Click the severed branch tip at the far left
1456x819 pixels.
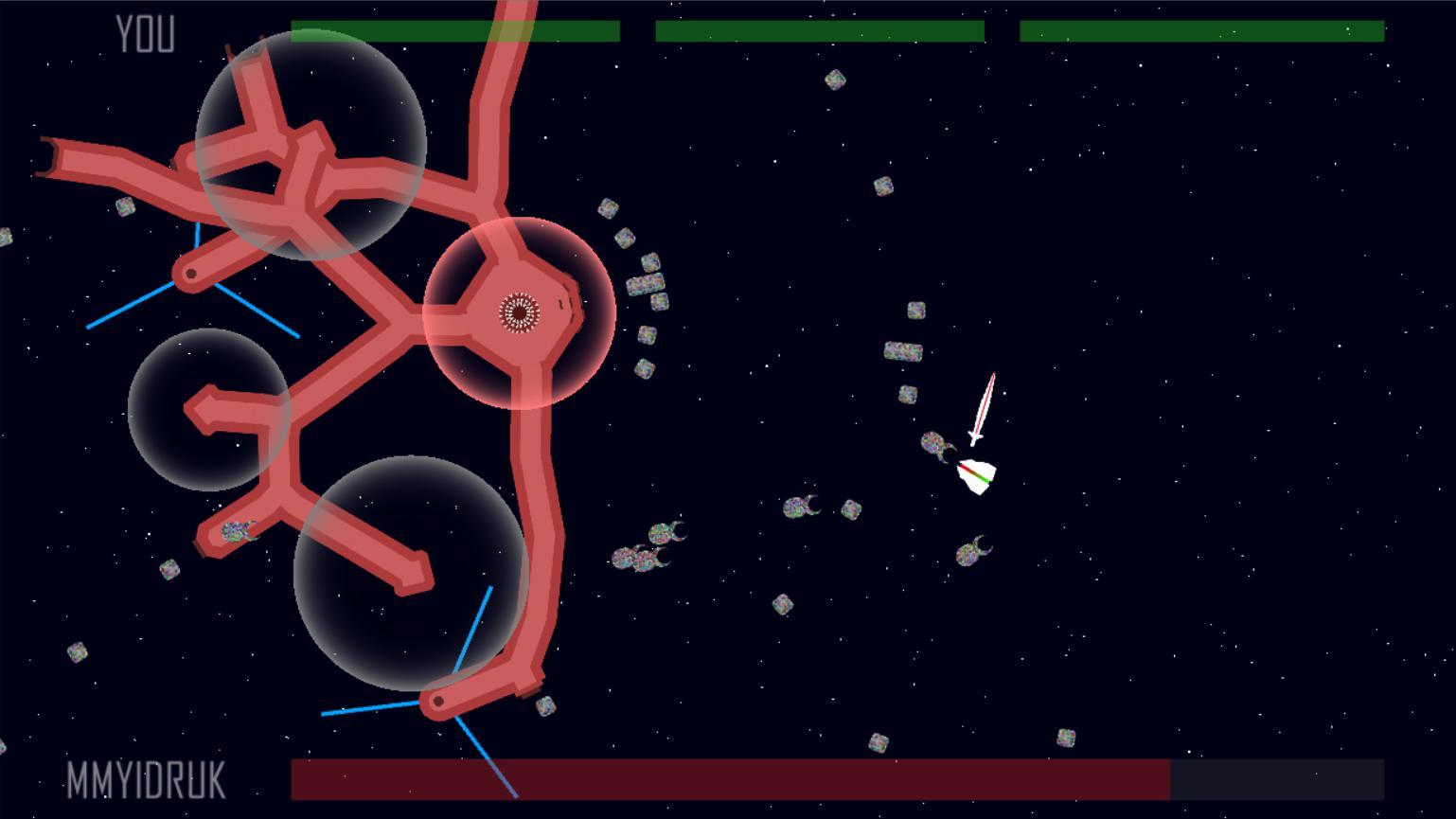click(x=49, y=159)
